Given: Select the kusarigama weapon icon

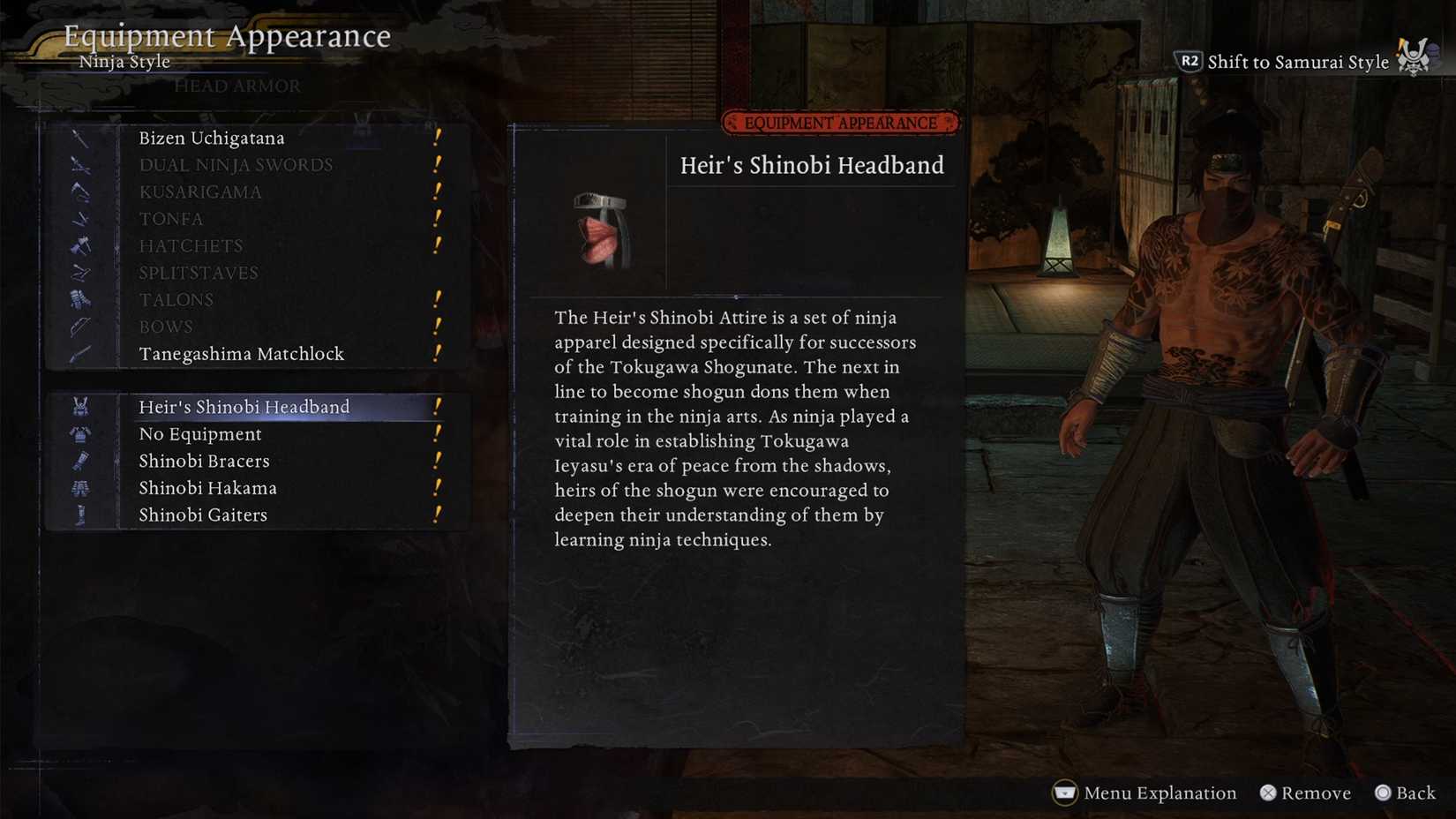Looking at the screenshot, I should (x=79, y=192).
